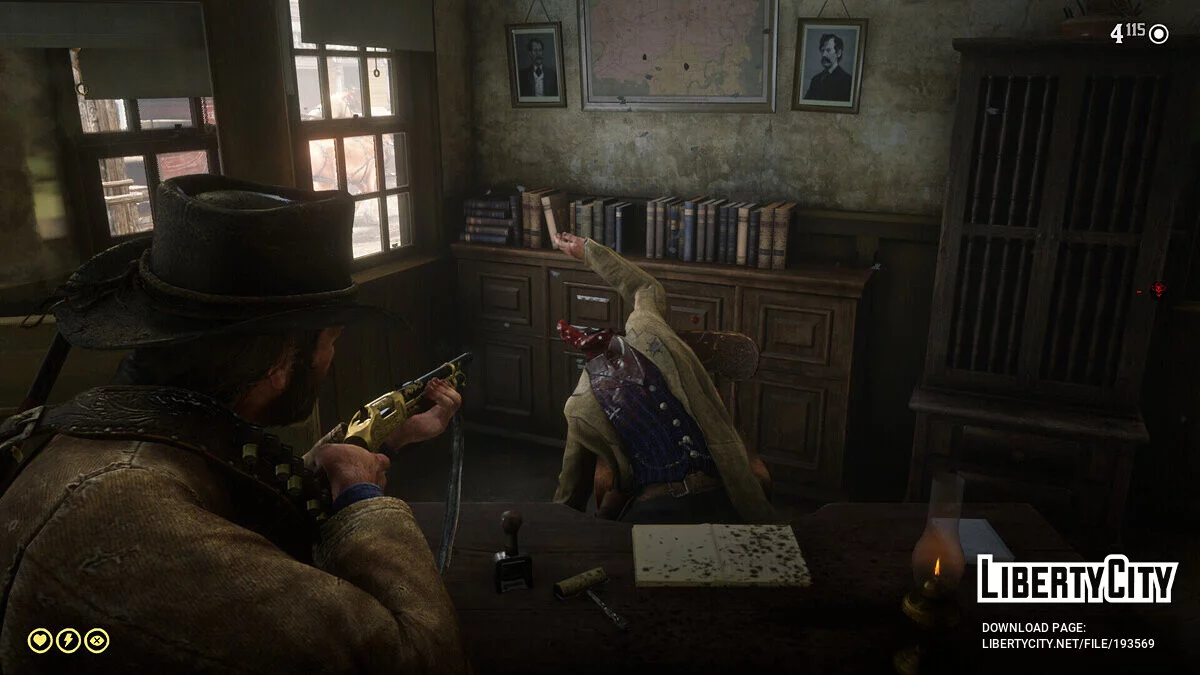Select the lightning bolt stamina core
Viewport: 1200px width, 675px height.
tap(68, 640)
